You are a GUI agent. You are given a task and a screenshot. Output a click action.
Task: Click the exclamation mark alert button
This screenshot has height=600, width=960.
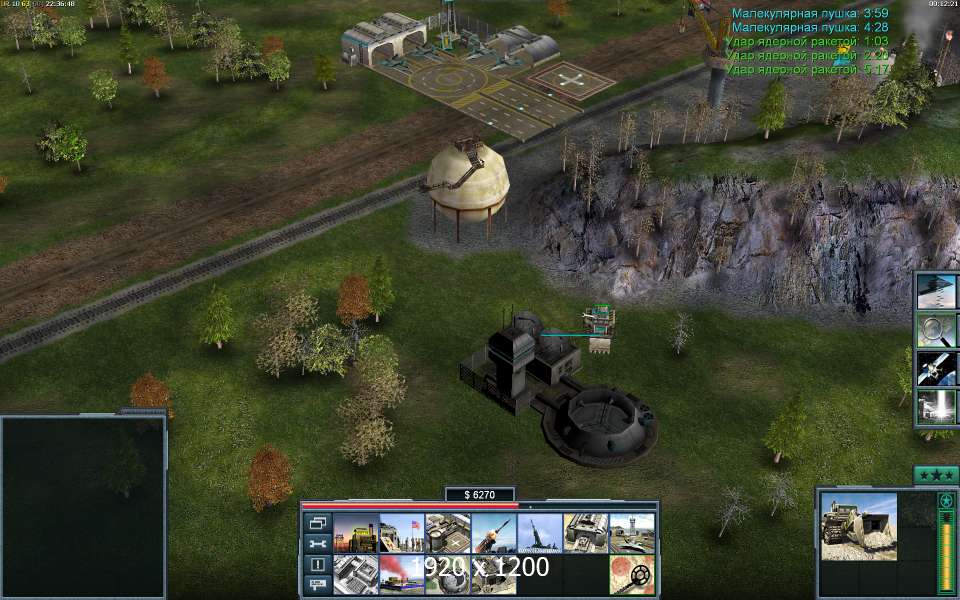tap(318, 564)
